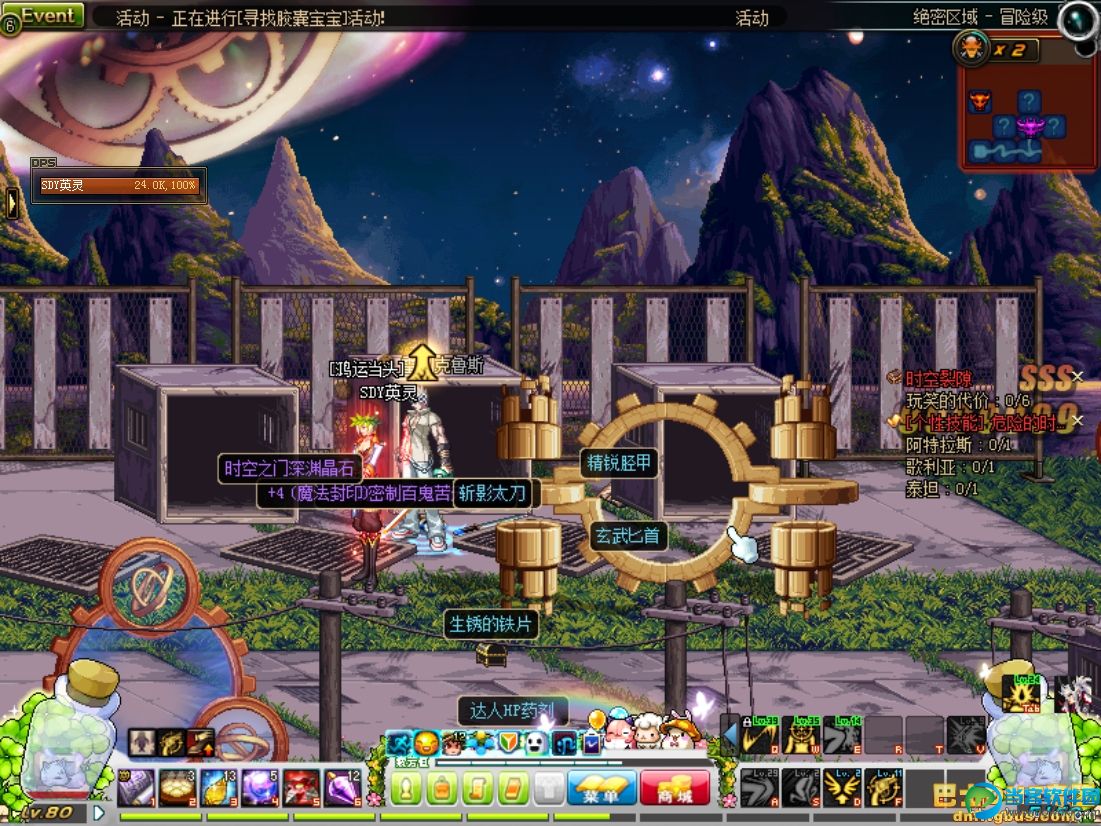This screenshot has height=826, width=1101.
Task: Select the dumpling bowl item in slot 2
Action: tap(177, 787)
